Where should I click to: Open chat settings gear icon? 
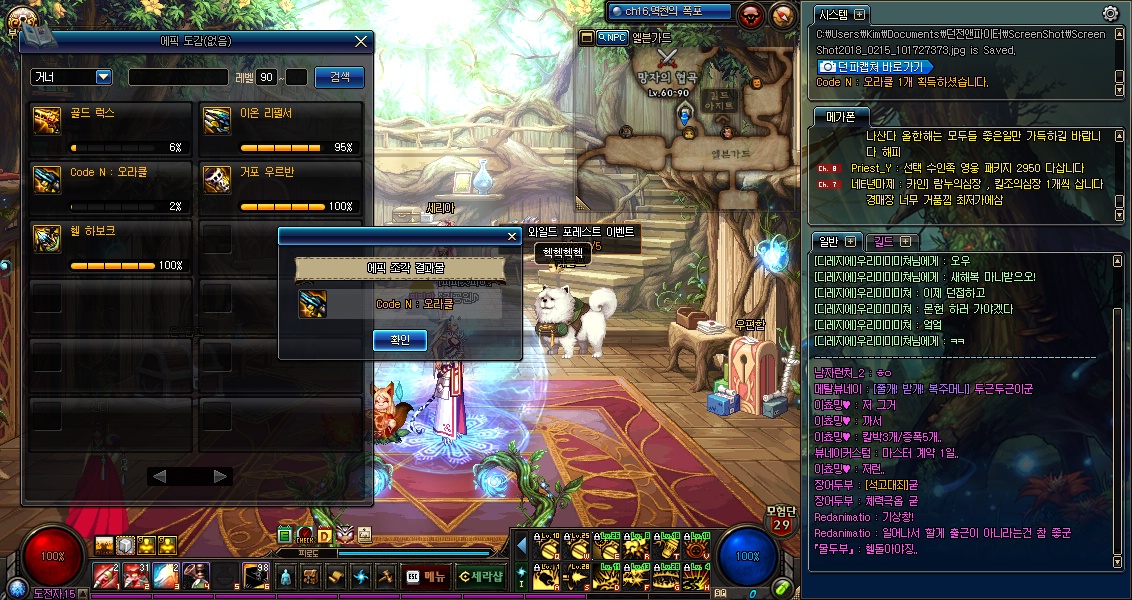tap(1110, 13)
